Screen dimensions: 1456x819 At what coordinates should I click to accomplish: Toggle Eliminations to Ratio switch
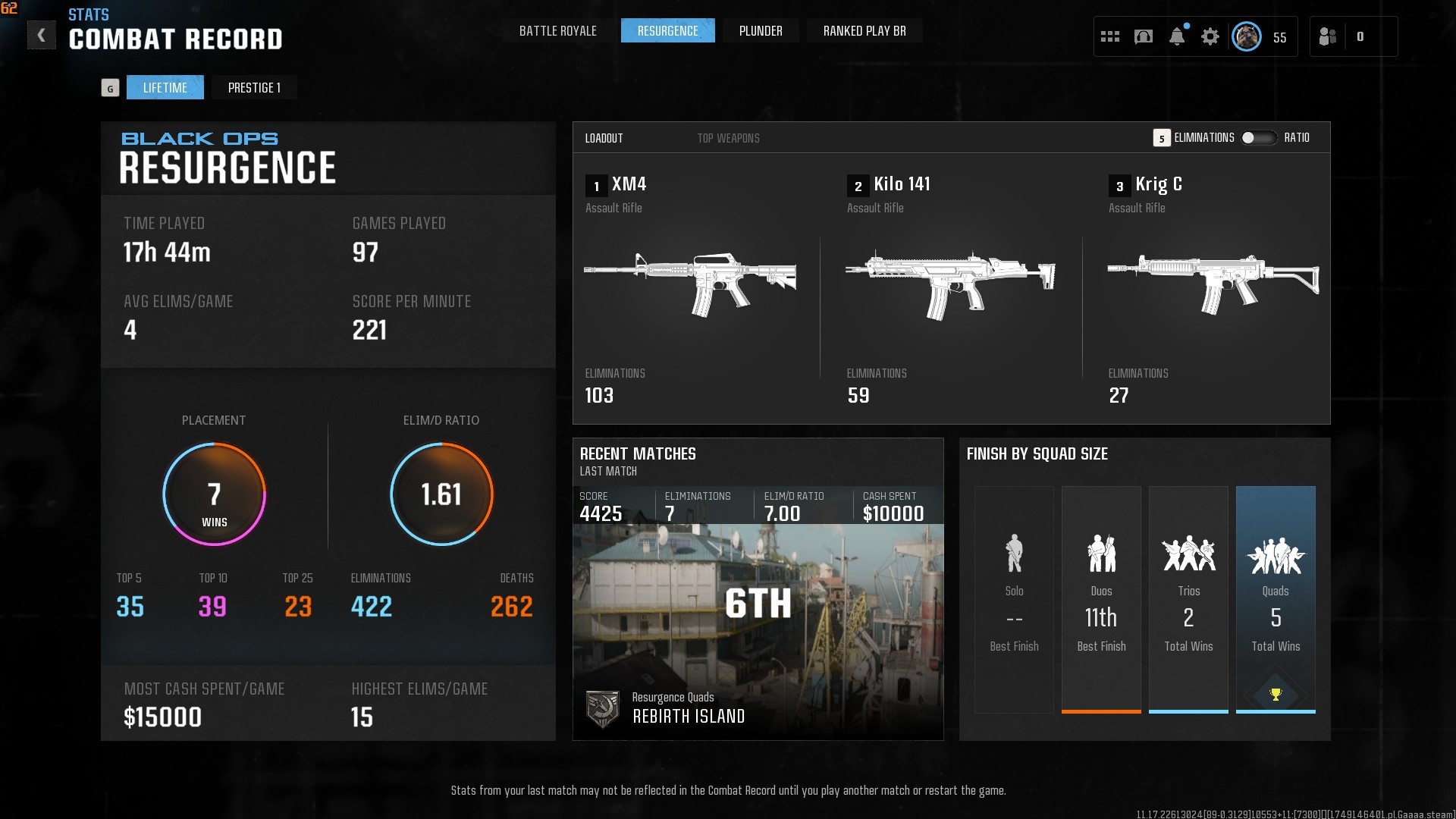pos(1258,138)
